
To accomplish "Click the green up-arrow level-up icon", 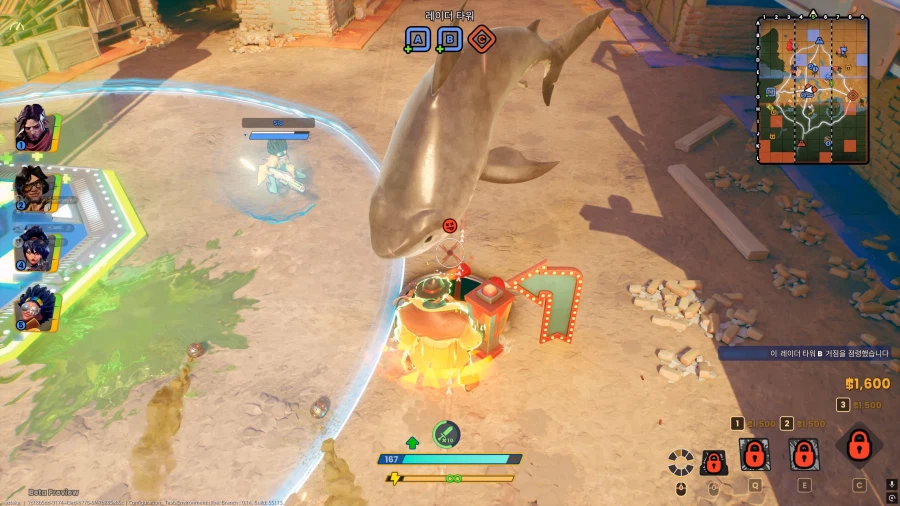I will click(412, 442).
